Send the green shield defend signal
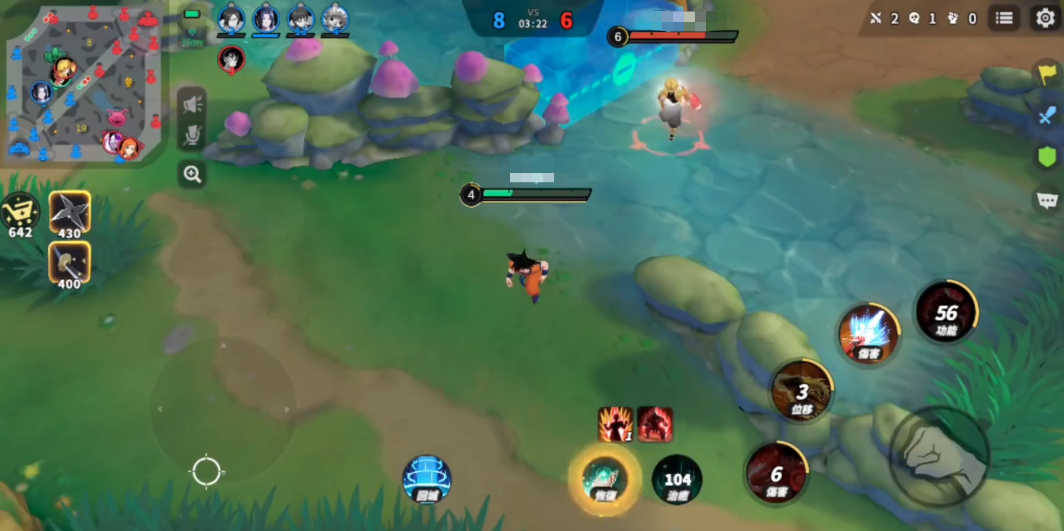 click(x=1047, y=156)
